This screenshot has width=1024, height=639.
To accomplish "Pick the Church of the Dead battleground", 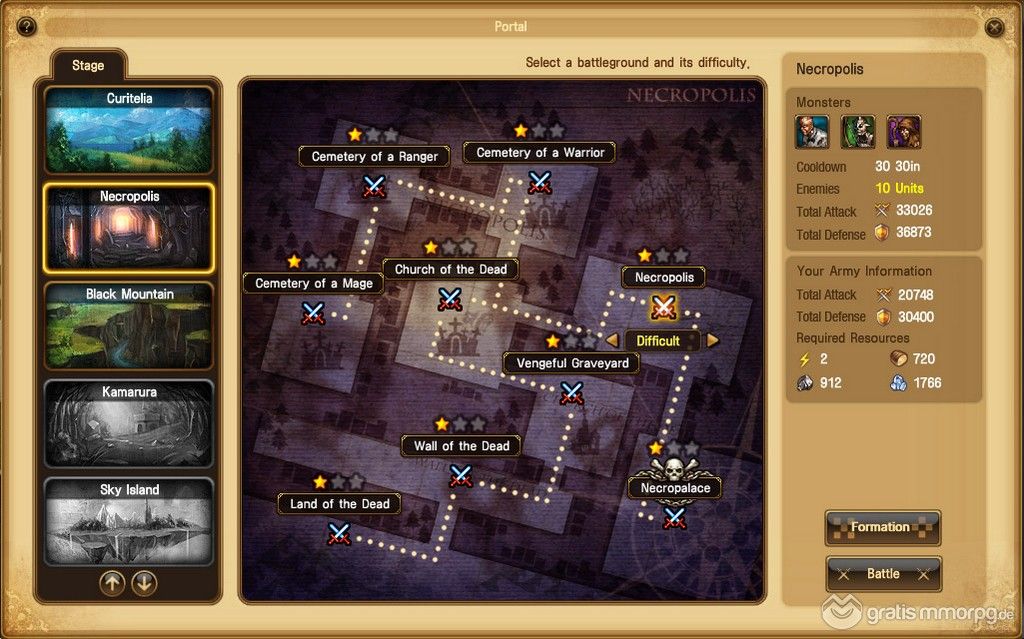I will click(x=450, y=298).
